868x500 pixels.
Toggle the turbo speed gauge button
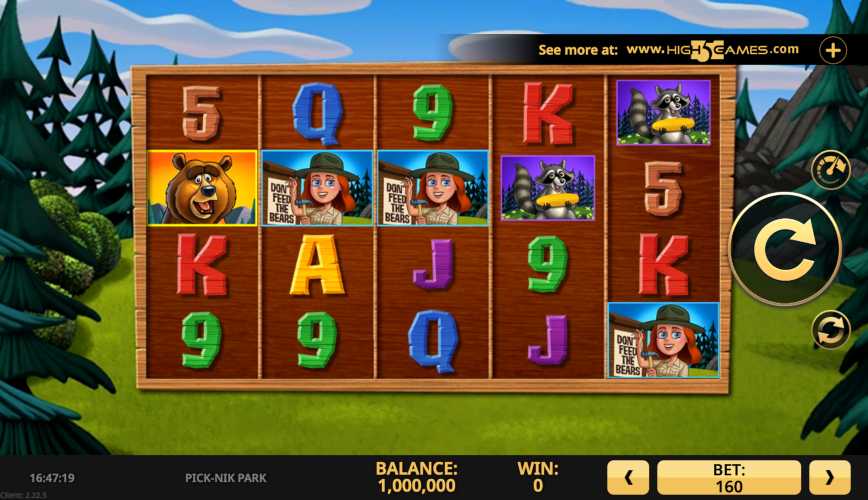point(830,169)
